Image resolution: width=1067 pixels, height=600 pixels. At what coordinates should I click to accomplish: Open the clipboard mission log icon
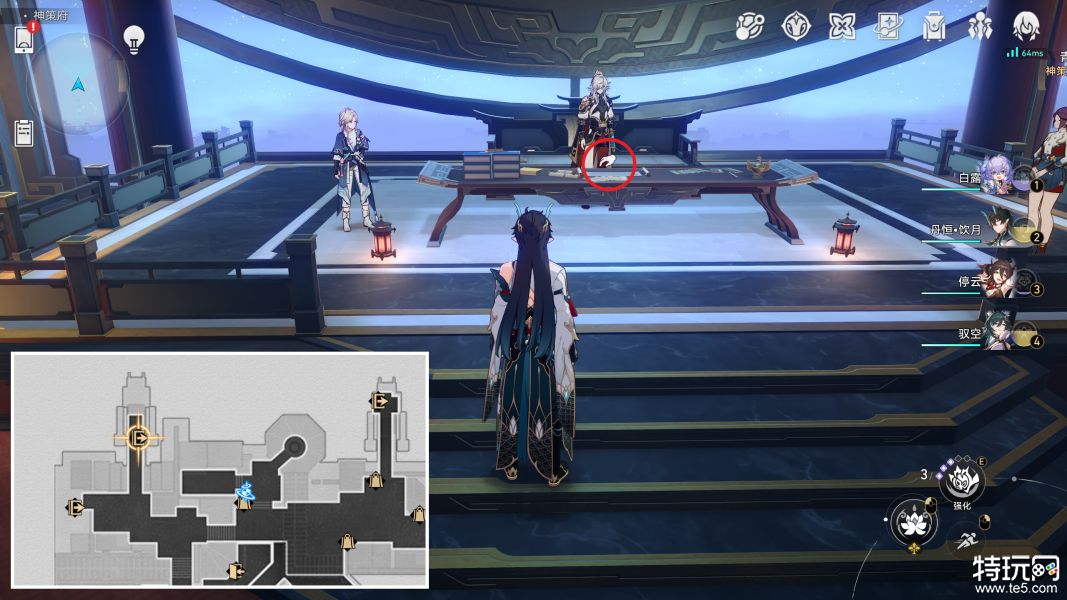[24, 133]
